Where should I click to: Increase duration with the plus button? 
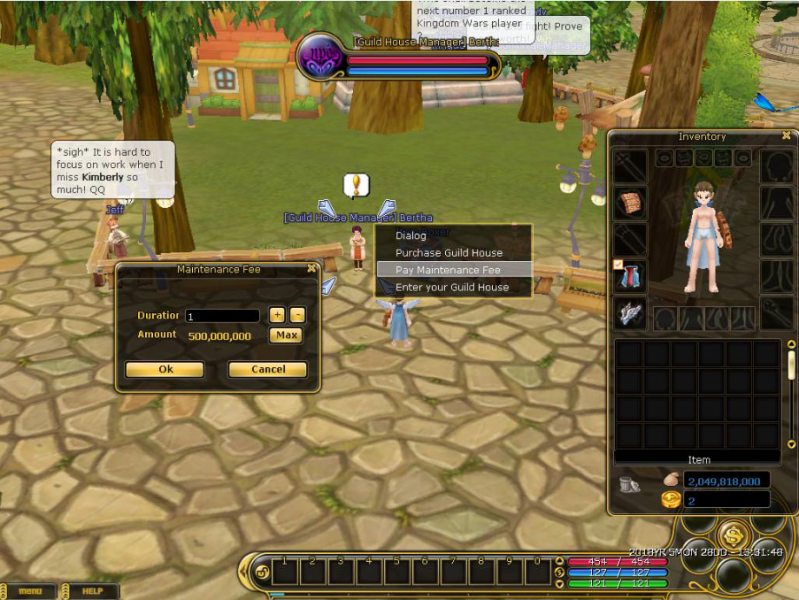pyautogui.click(x=277, y=315)
